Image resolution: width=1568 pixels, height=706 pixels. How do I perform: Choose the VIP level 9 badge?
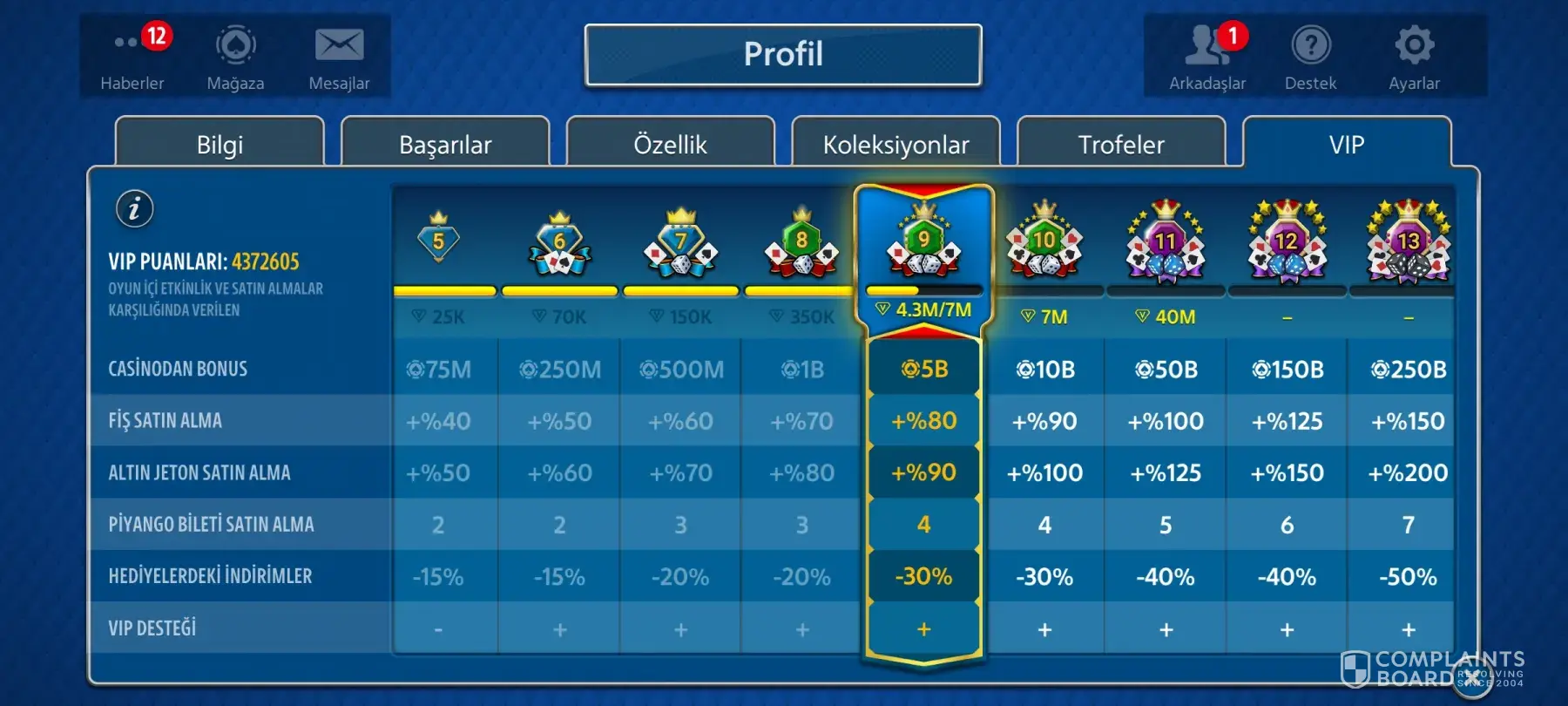923,241
